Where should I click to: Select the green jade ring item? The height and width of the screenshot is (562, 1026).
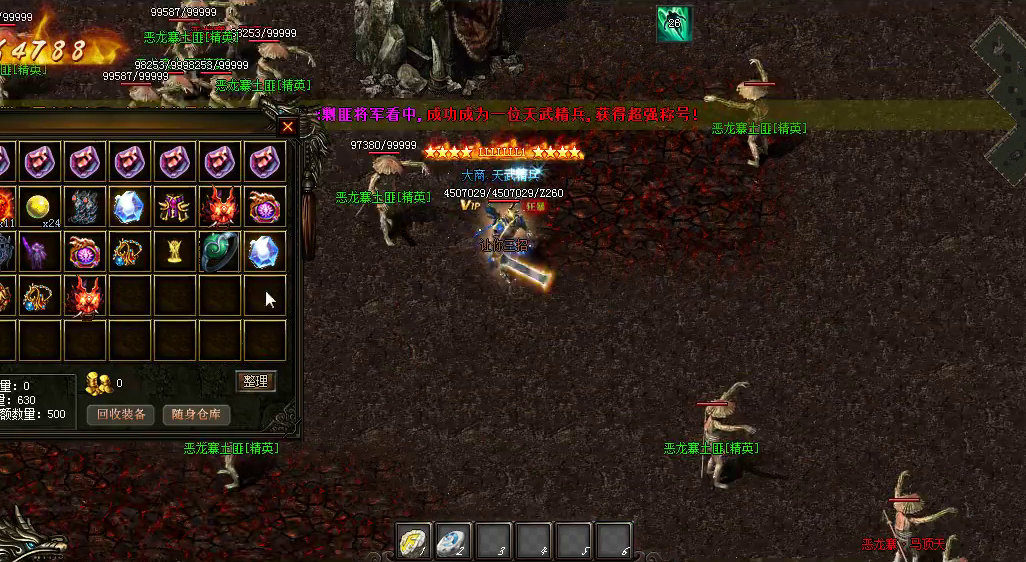coord(218,252)
